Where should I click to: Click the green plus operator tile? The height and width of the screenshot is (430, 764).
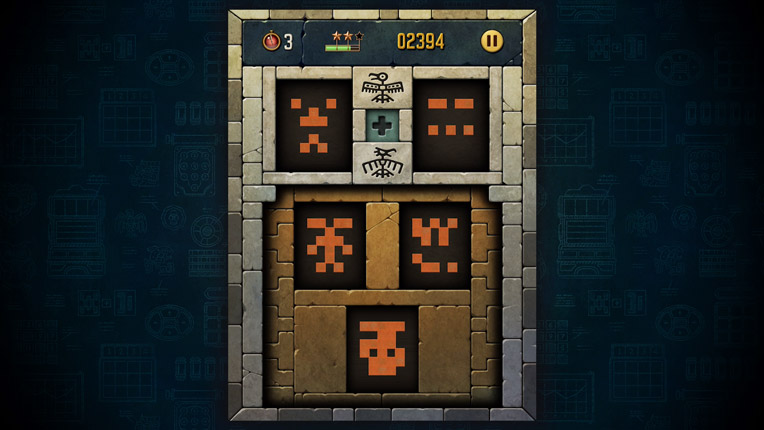click(x=381, y=124)
